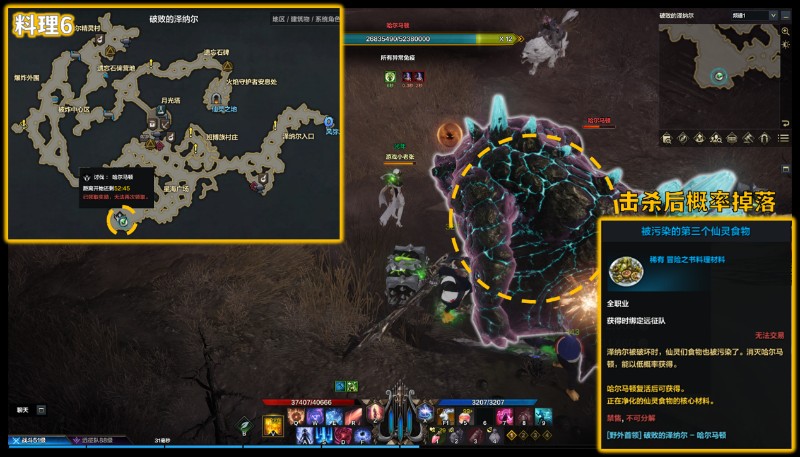Viewport: 800px width, 457px height.
Task: Switch to the expedition level tab
Action: pos(95,440)
